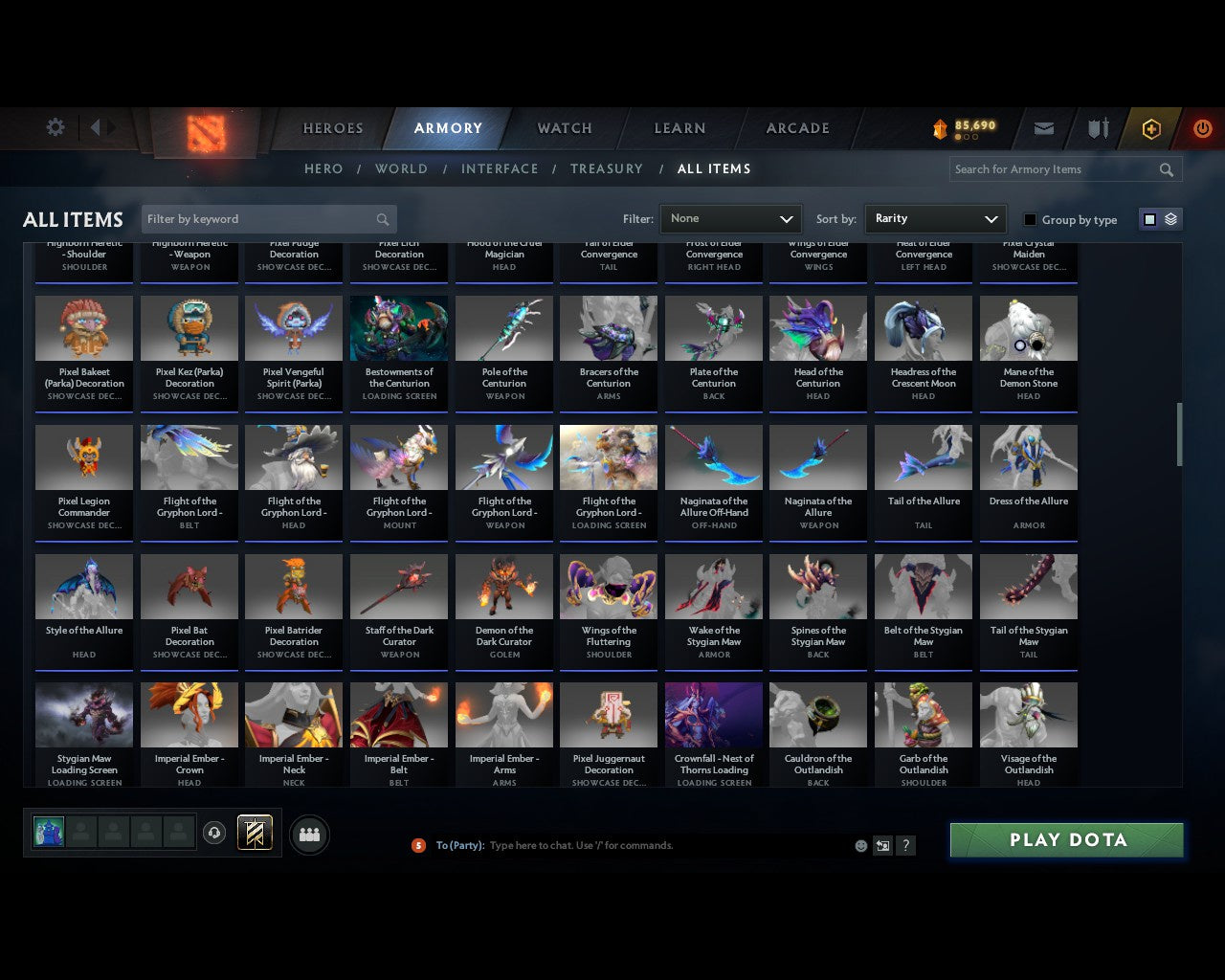Switch to compact grid view toggle
This screenshot has height=980, width=1225.
(x=1148, y=219)
